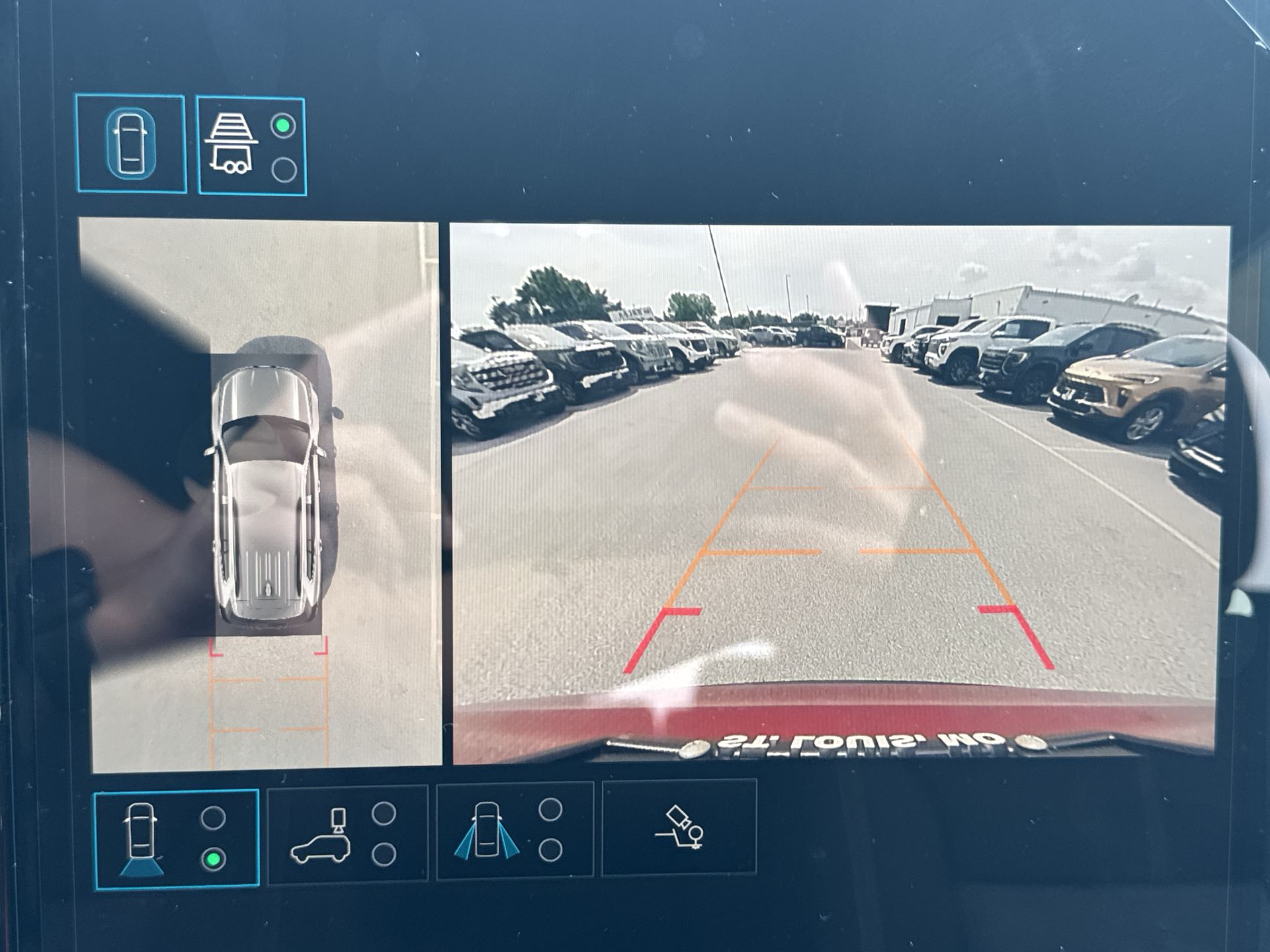Open the SUV side-profile camera view
This screenshot has height=952, width=1270.
348,834
